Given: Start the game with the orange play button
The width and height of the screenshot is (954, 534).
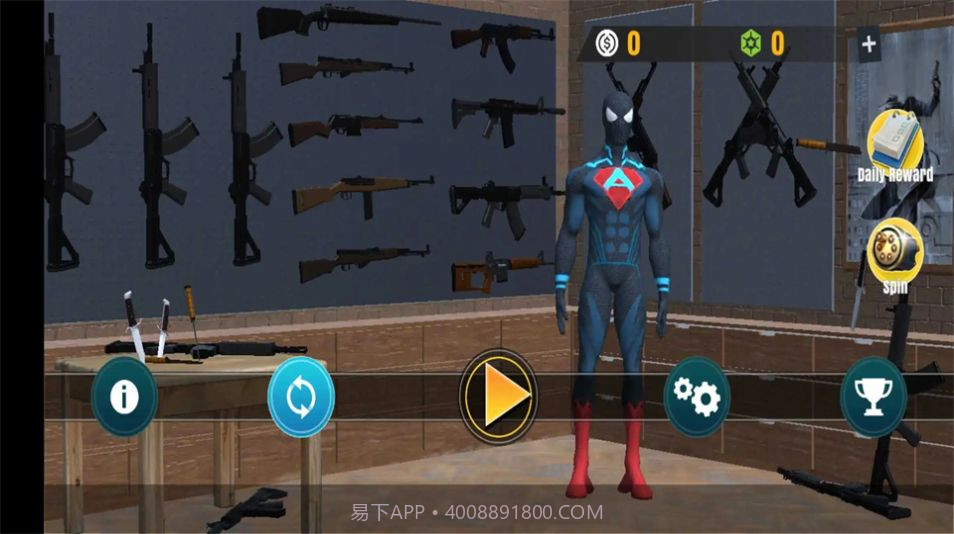Looking at the screenshot, I should click(498, 397).
